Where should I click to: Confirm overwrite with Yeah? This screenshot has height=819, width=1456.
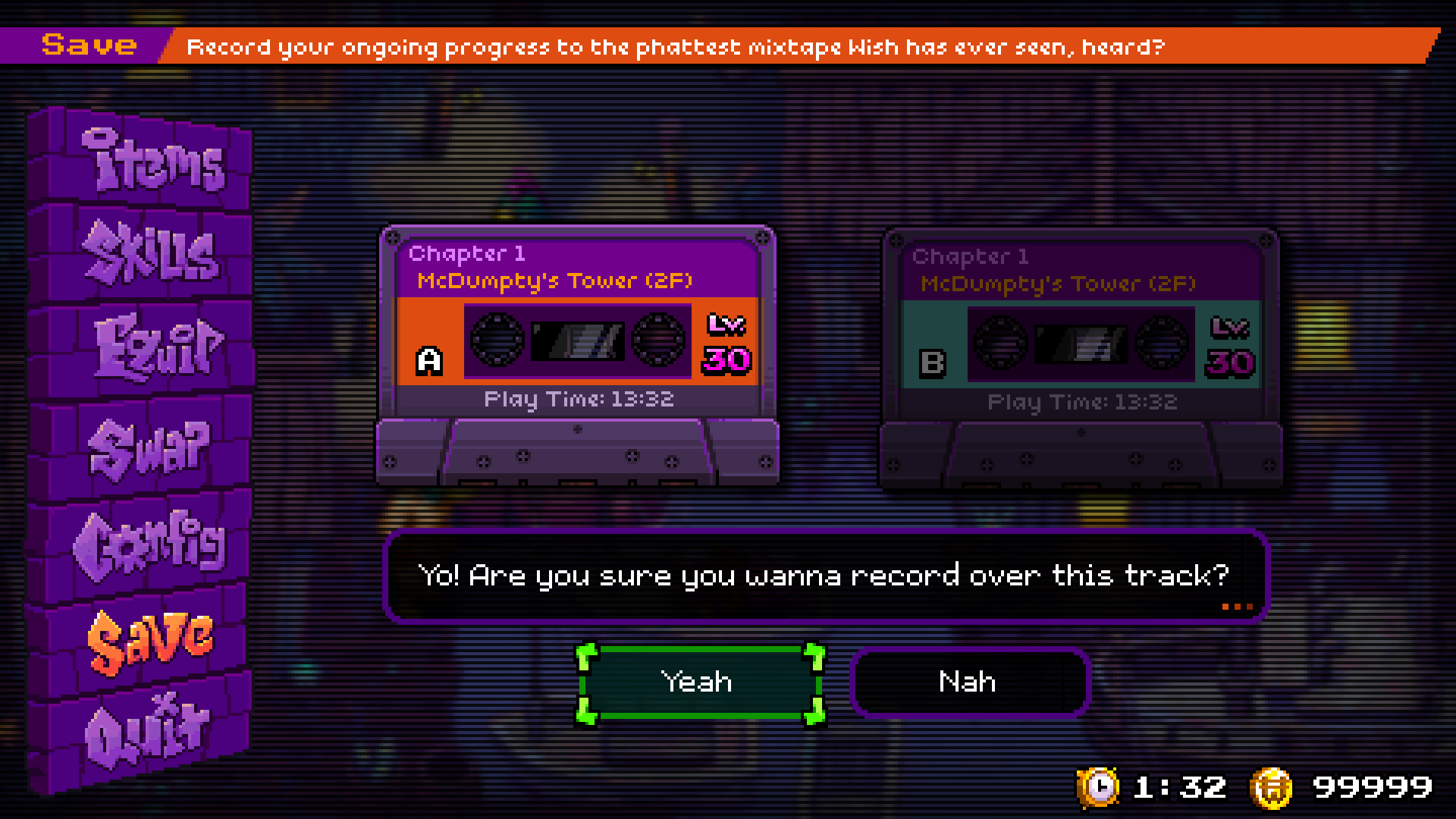[x=698, y=682]
